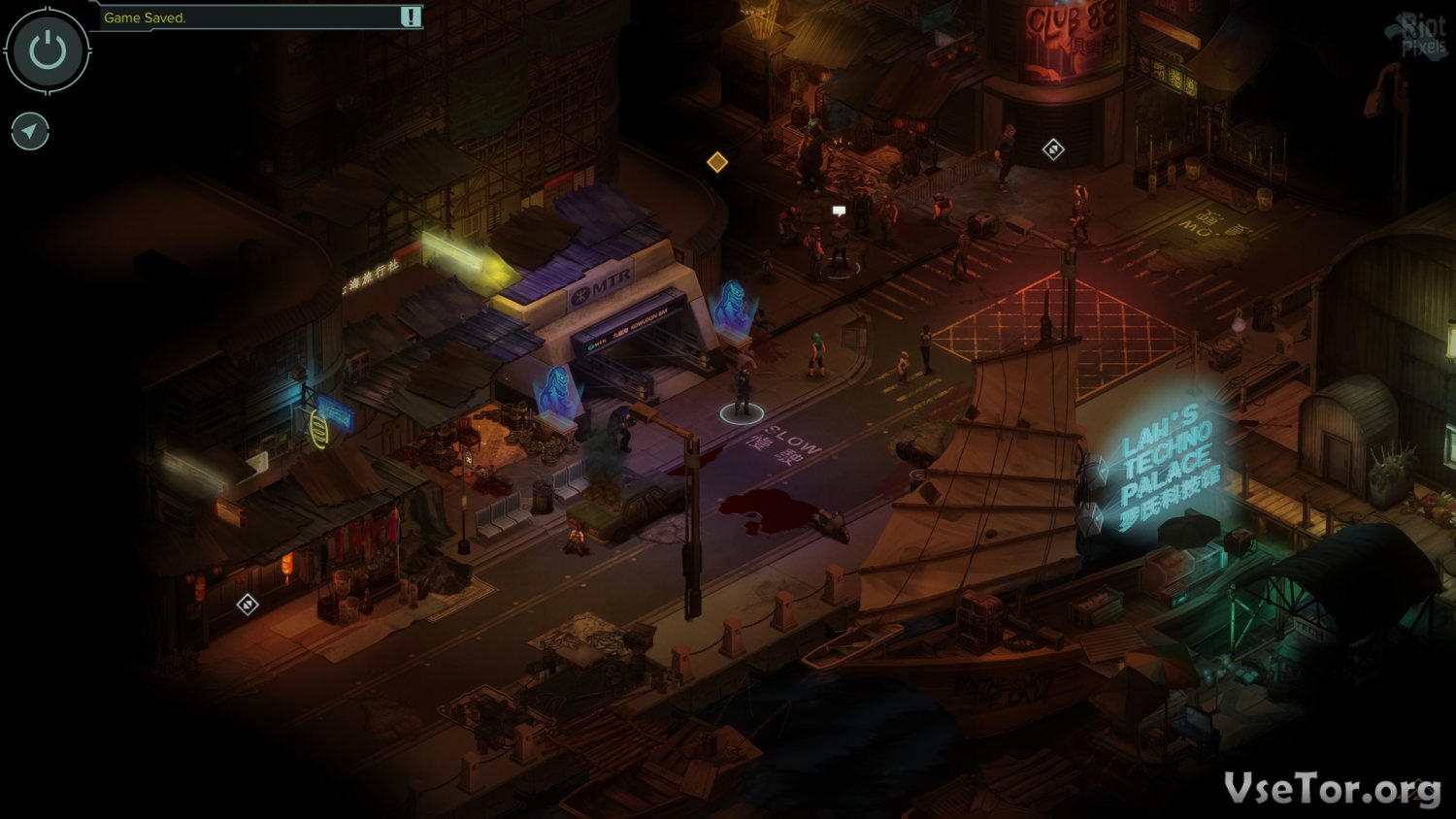This screenshot has width=1456, height=819.
Task: Use the white diamond marker at Club 88 entrance
Action: [x=1053, y=149]
